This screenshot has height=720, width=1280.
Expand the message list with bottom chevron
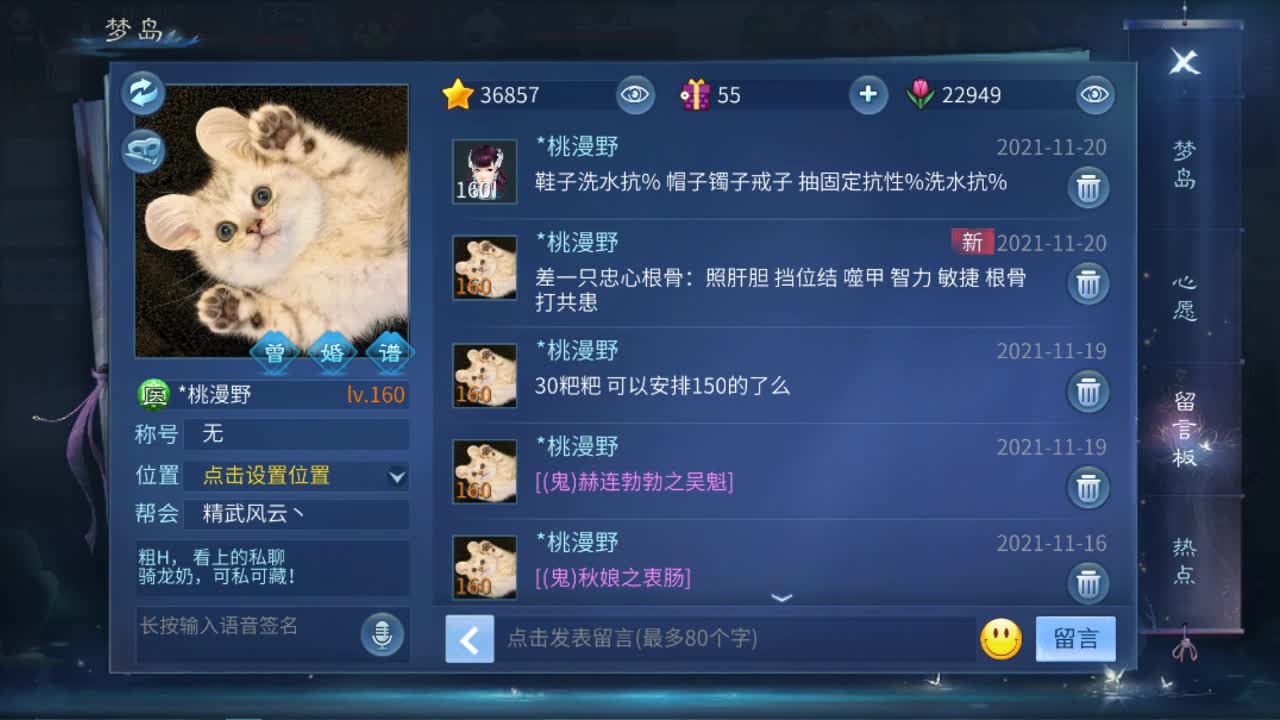pyautogui.click(x=782, y=597)
